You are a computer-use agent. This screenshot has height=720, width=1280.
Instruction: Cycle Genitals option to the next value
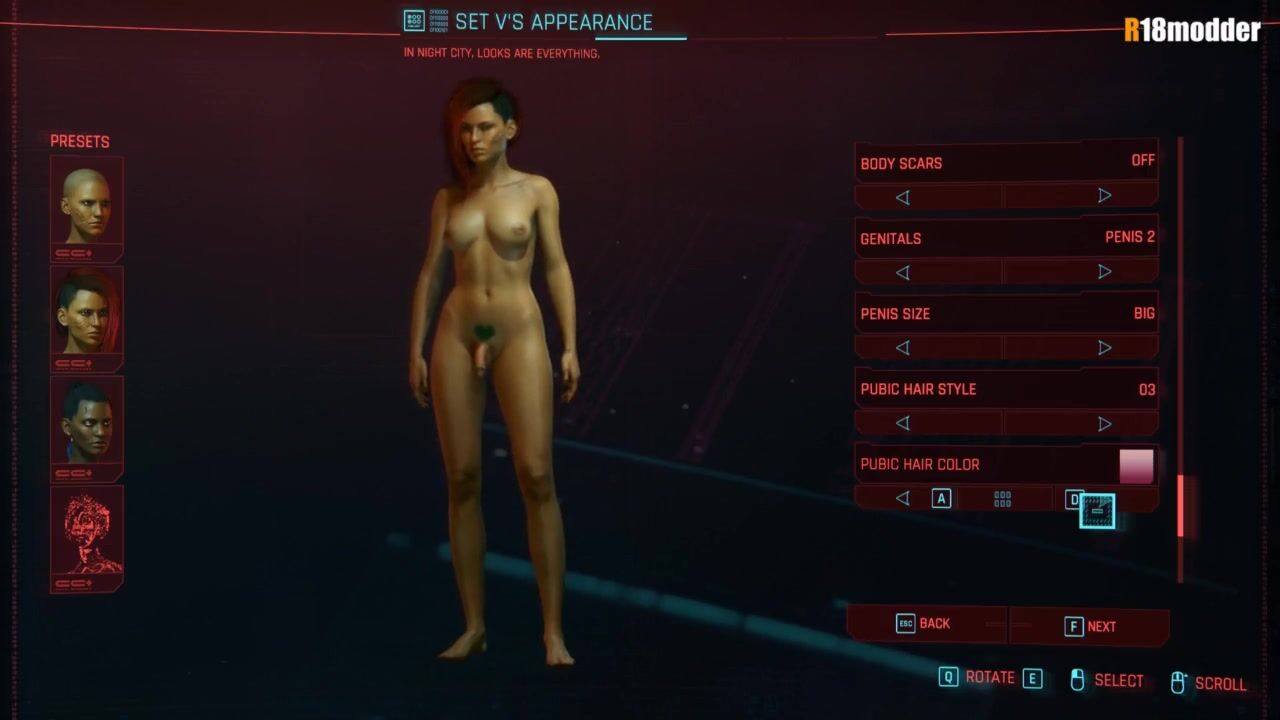point(1104,272)
